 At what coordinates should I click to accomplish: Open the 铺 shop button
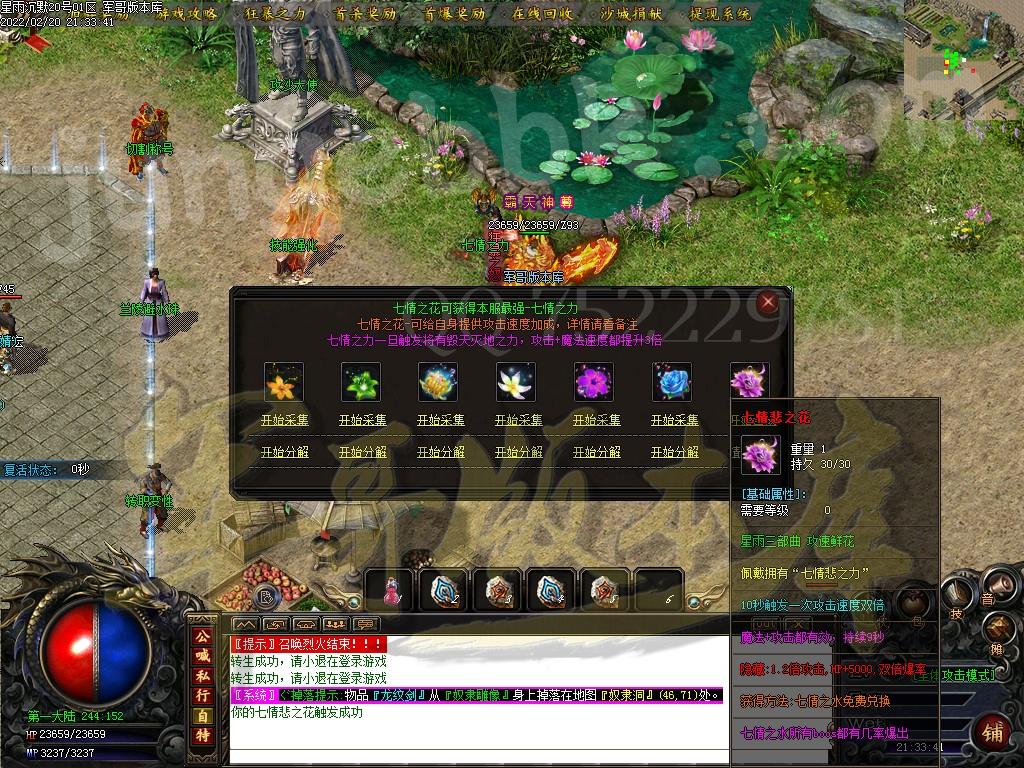[993, 732]
